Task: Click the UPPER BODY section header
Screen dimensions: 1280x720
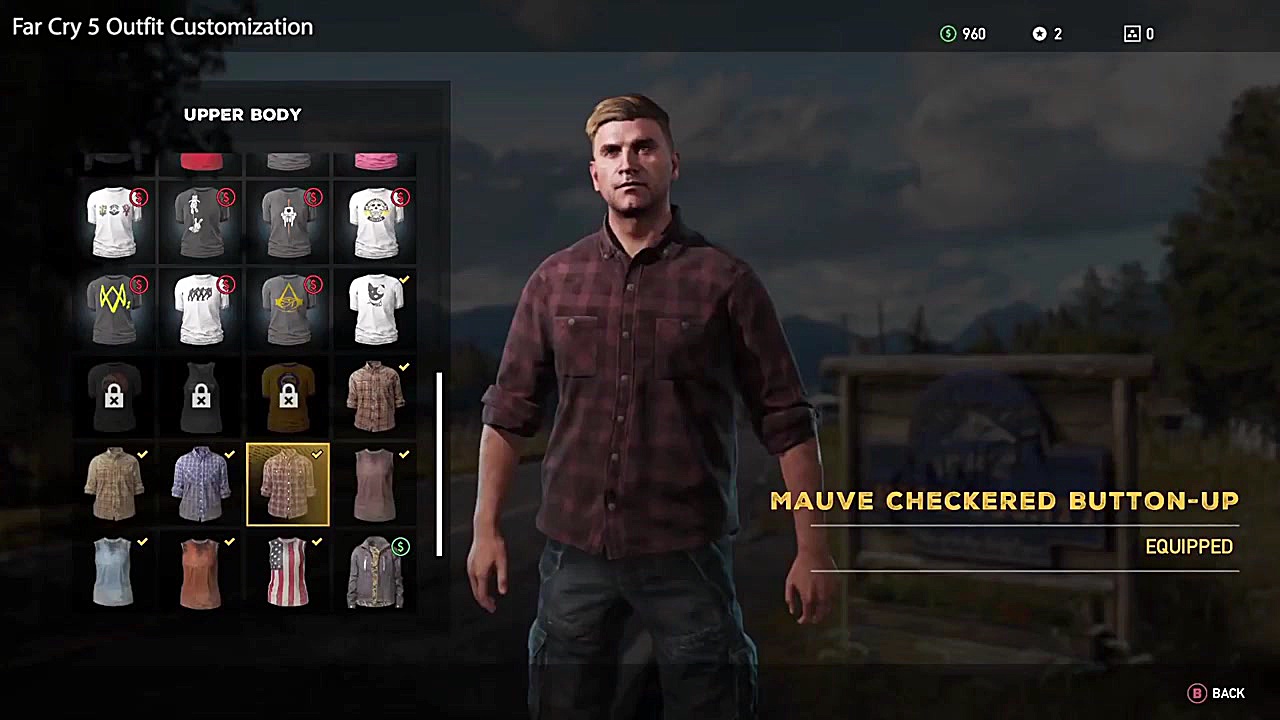Action: coord(242,114)
